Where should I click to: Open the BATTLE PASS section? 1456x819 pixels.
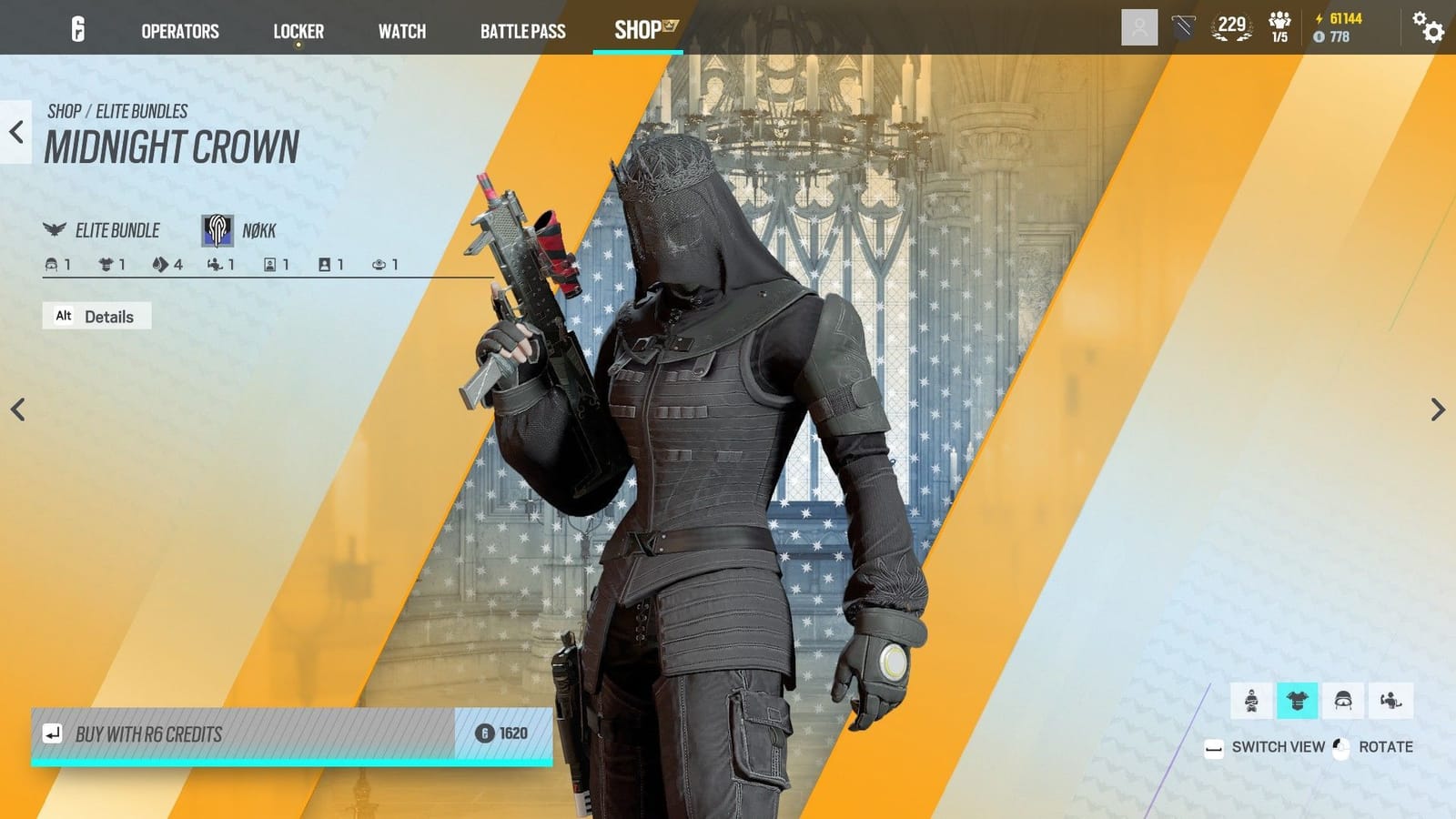(x=522, y=31)
